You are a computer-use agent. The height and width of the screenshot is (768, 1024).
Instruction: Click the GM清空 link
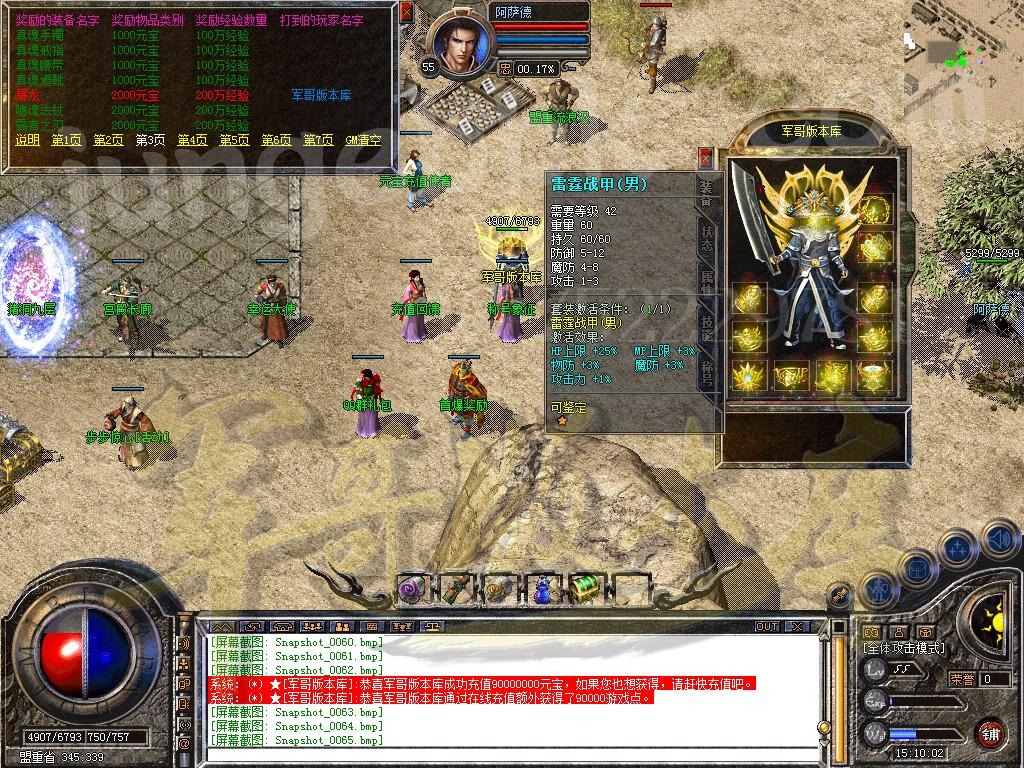pos(363,140)
